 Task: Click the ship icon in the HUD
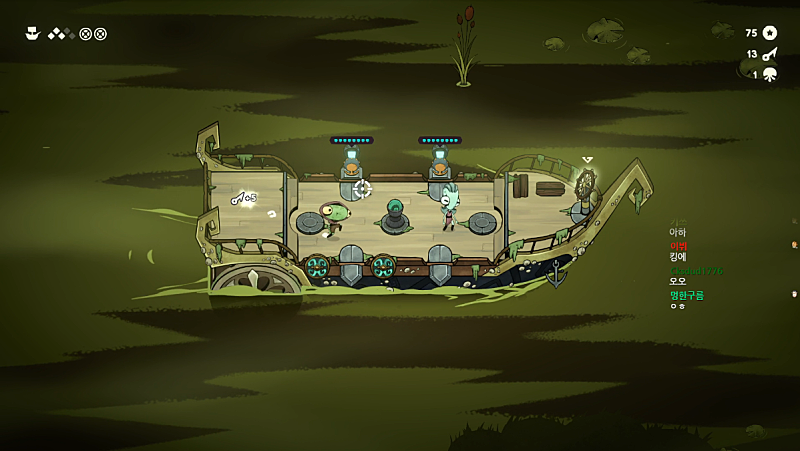[32, 33]
